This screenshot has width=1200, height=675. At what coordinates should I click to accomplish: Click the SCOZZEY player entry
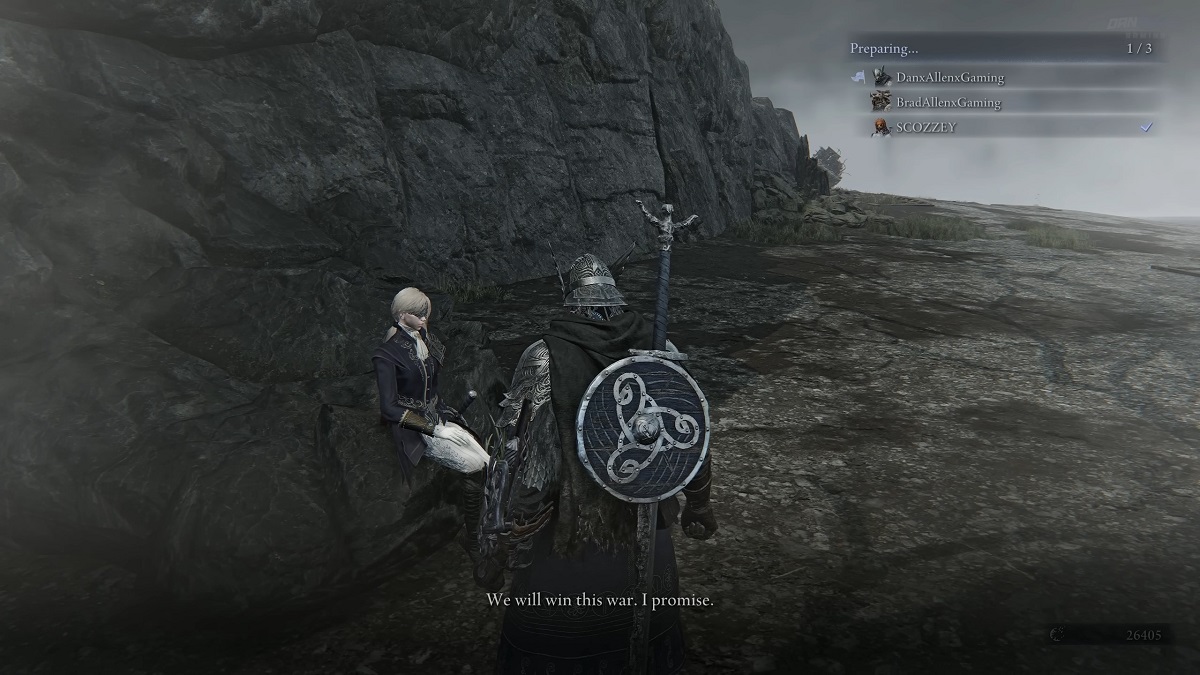[x=926, y=127]
